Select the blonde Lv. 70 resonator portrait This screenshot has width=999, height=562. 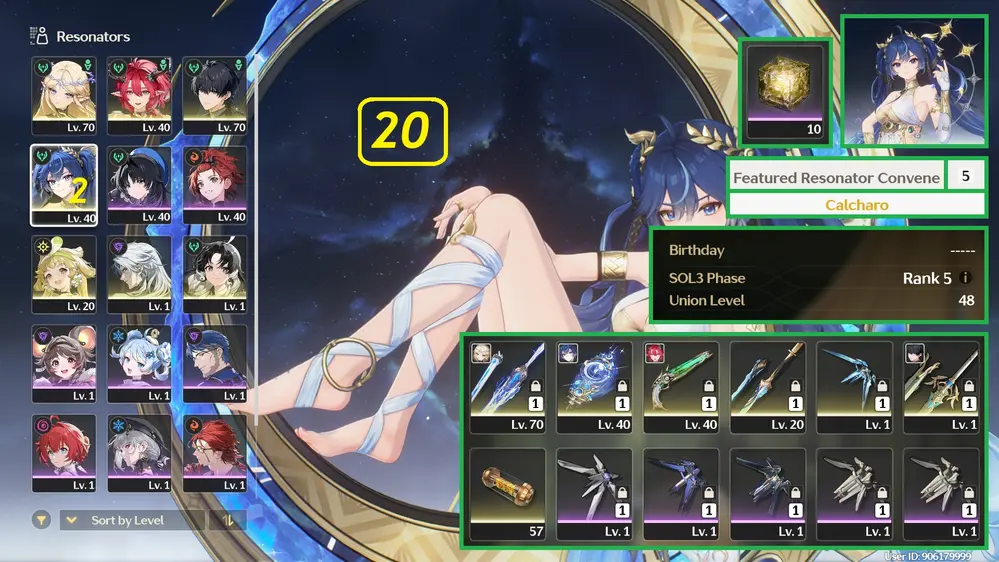click(x=64, y=95)
